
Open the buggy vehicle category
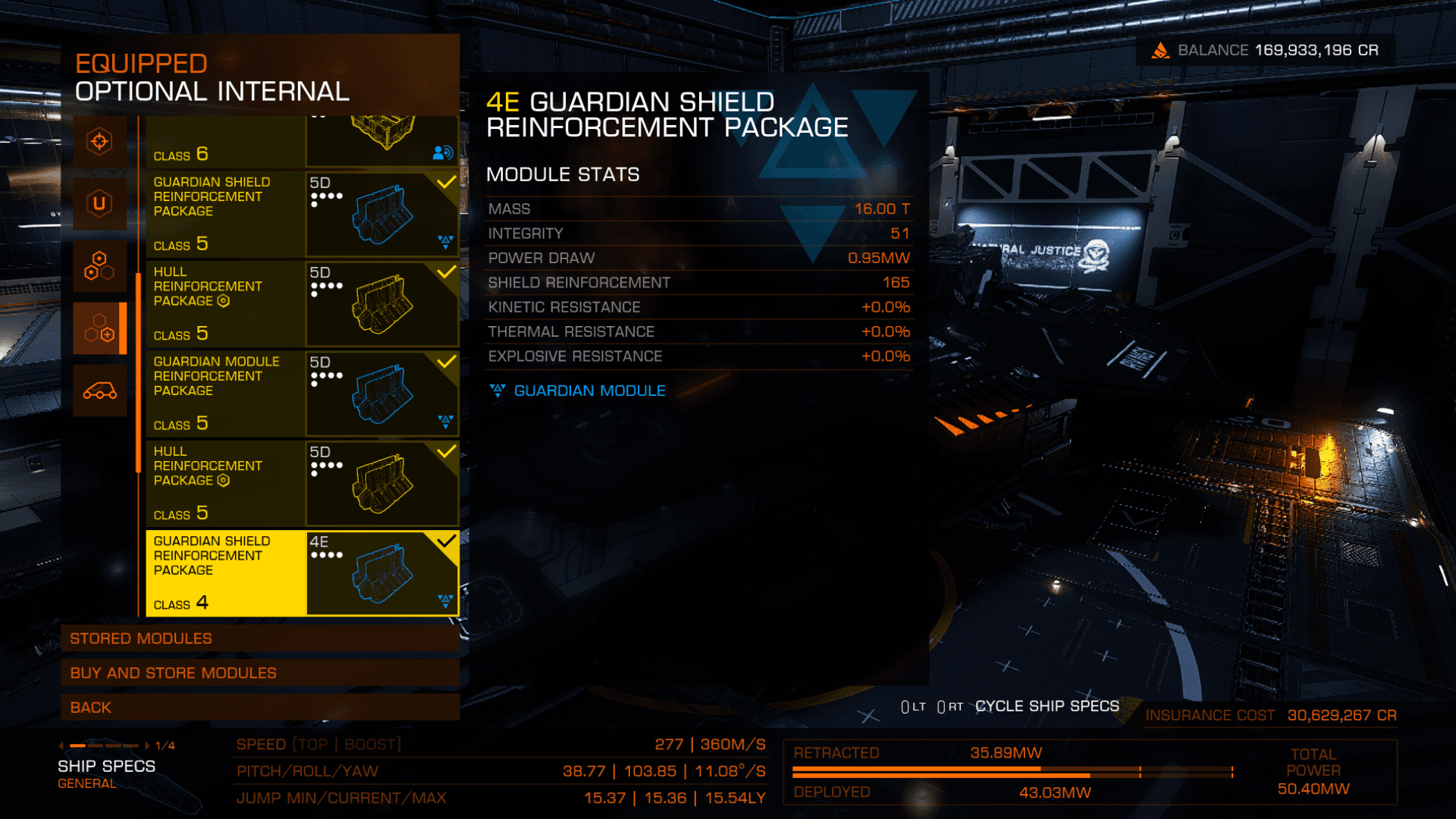point(99,391)
